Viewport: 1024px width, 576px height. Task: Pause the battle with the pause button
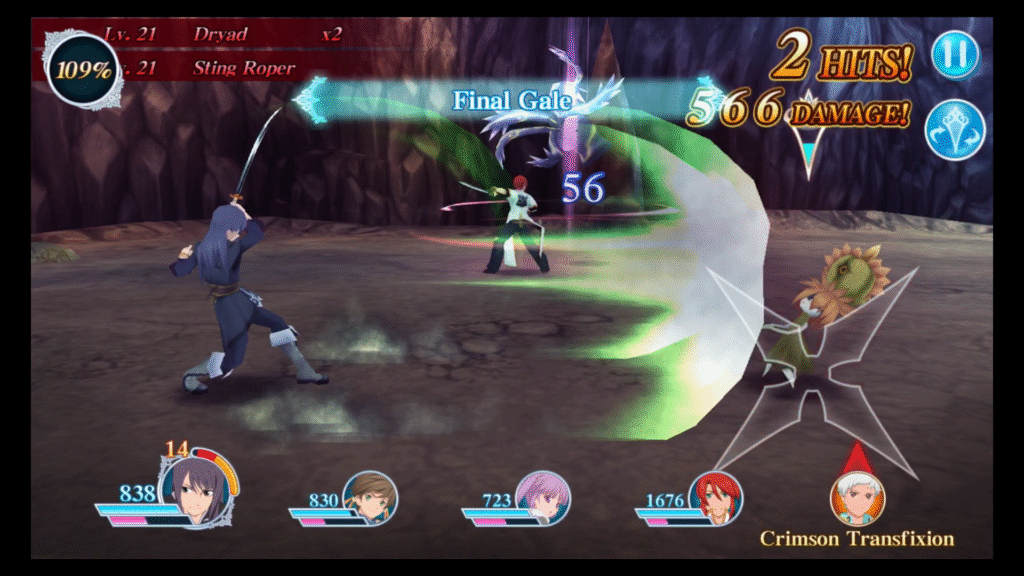click(x=955, y=54)
